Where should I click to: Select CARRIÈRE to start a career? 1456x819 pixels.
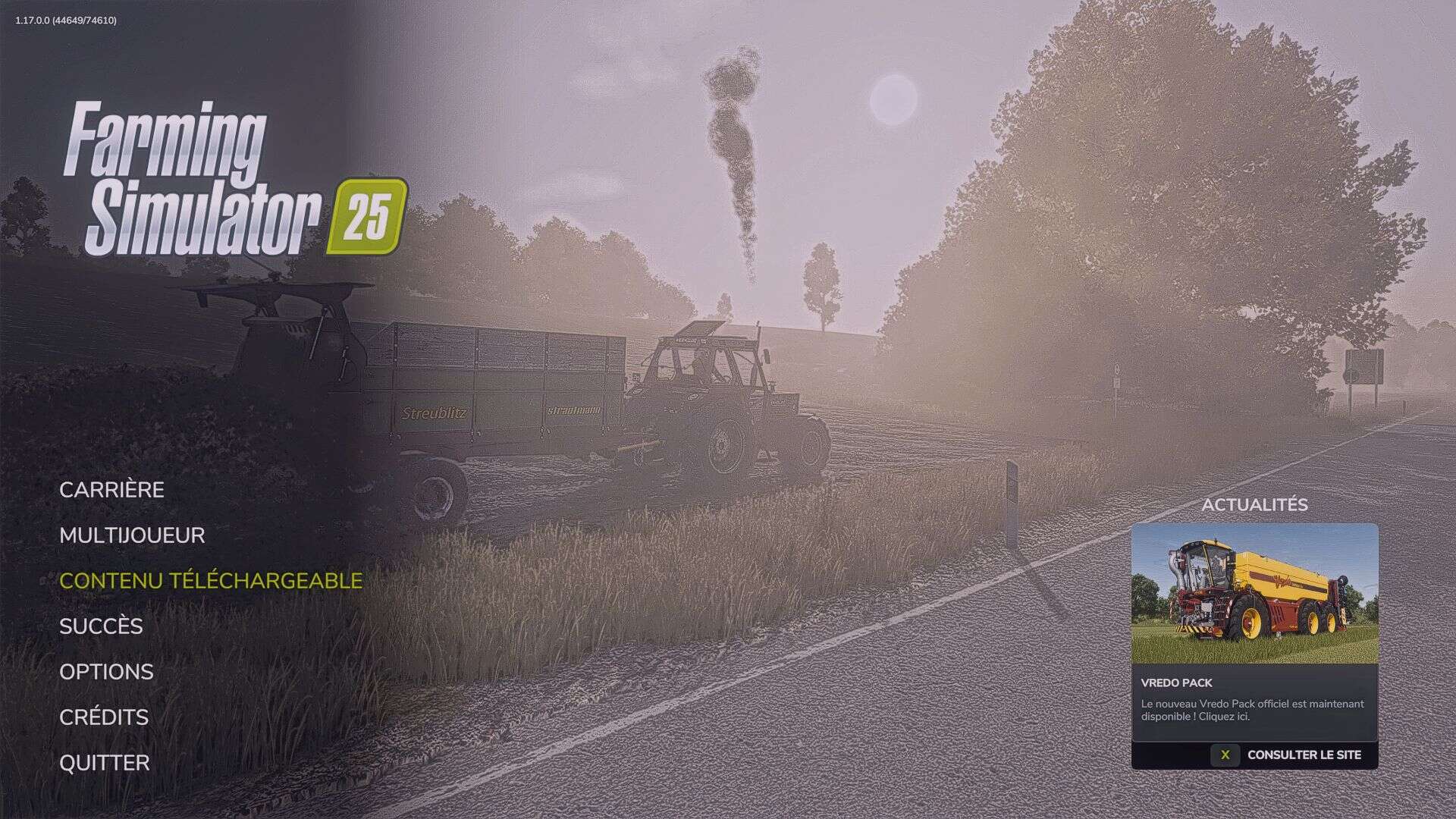click(x=112, y=490)
